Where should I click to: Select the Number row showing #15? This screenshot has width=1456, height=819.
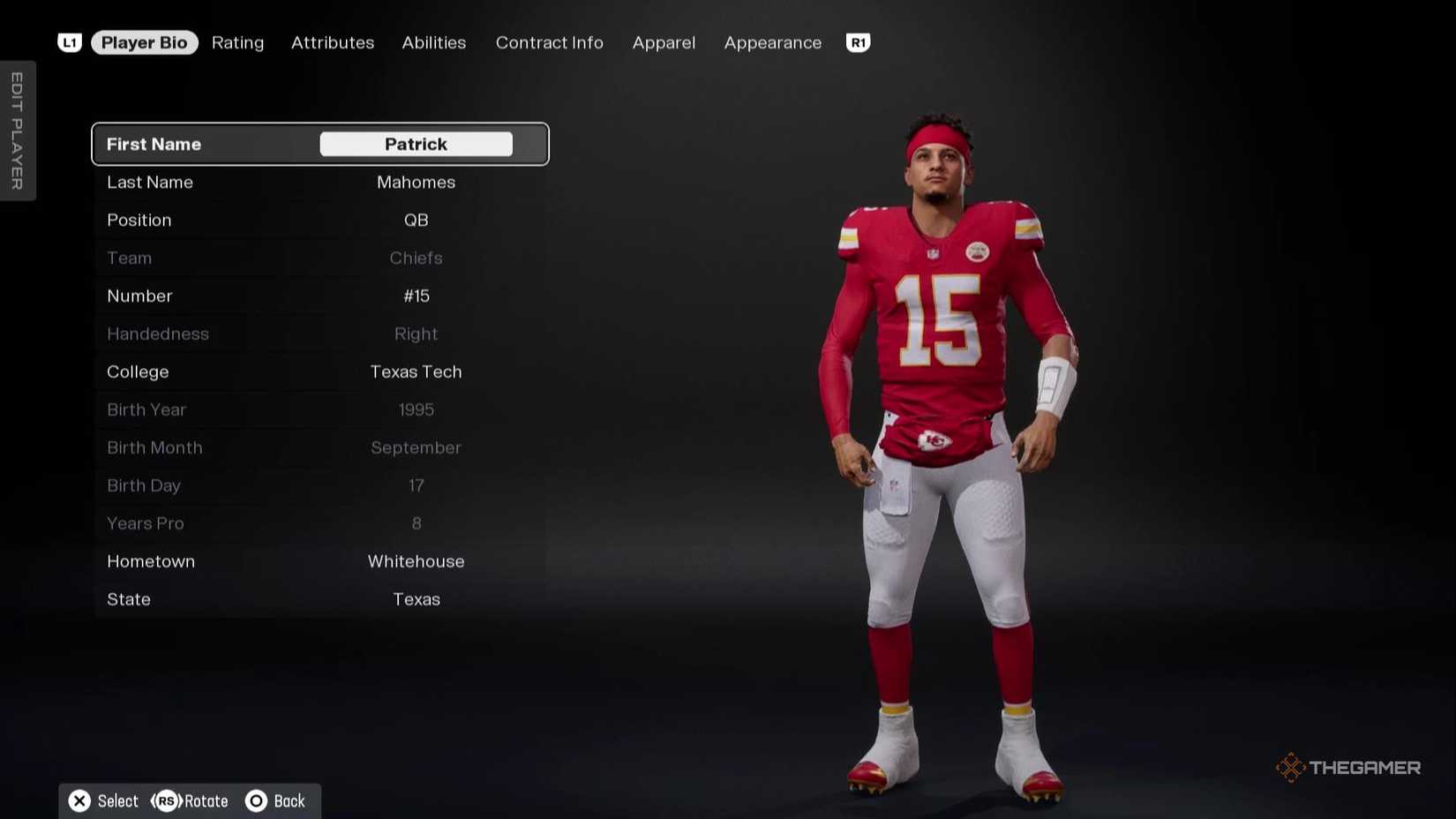(x=319, y=297)
